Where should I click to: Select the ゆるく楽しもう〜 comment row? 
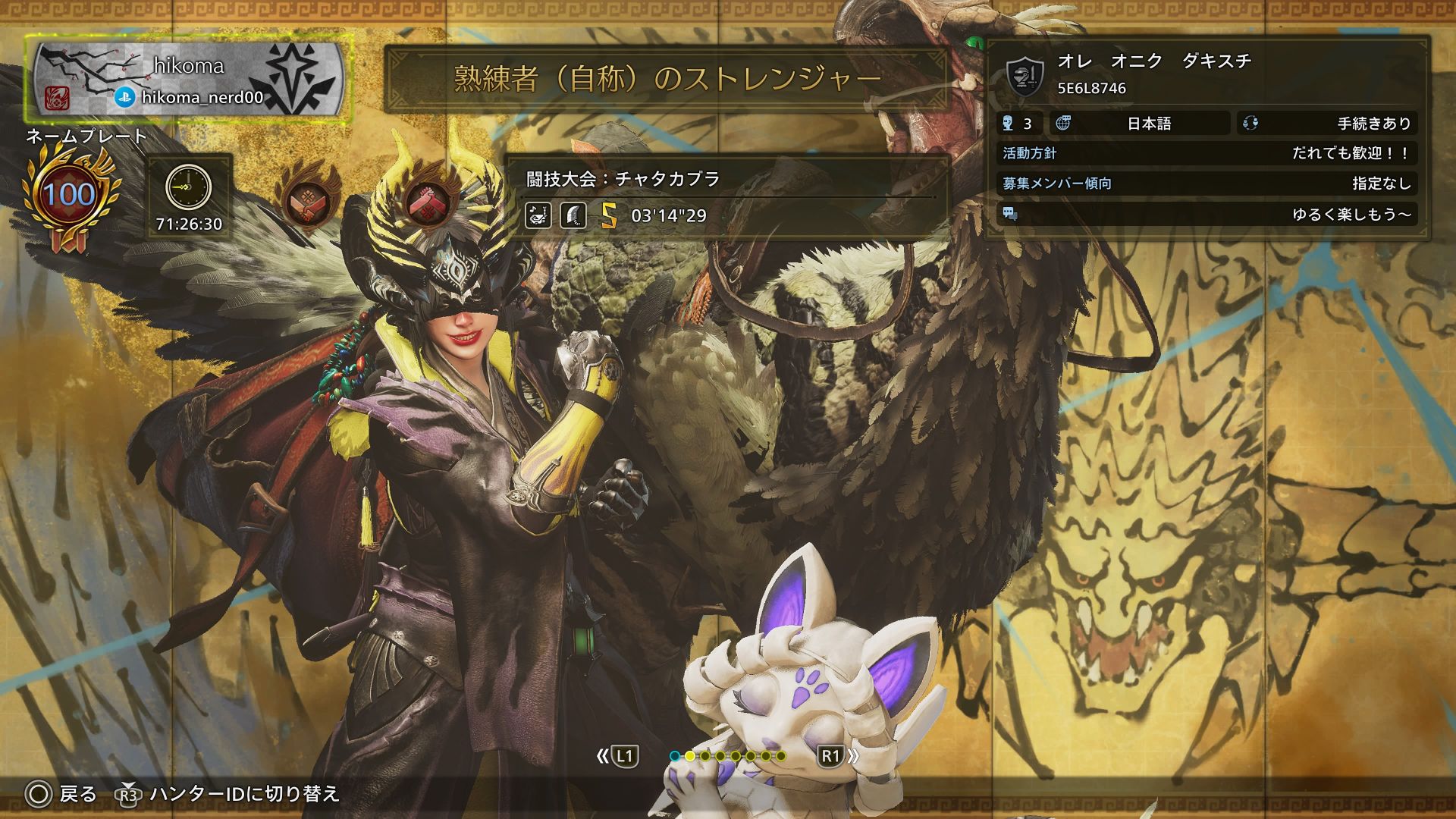click(x=1207, y=215)
